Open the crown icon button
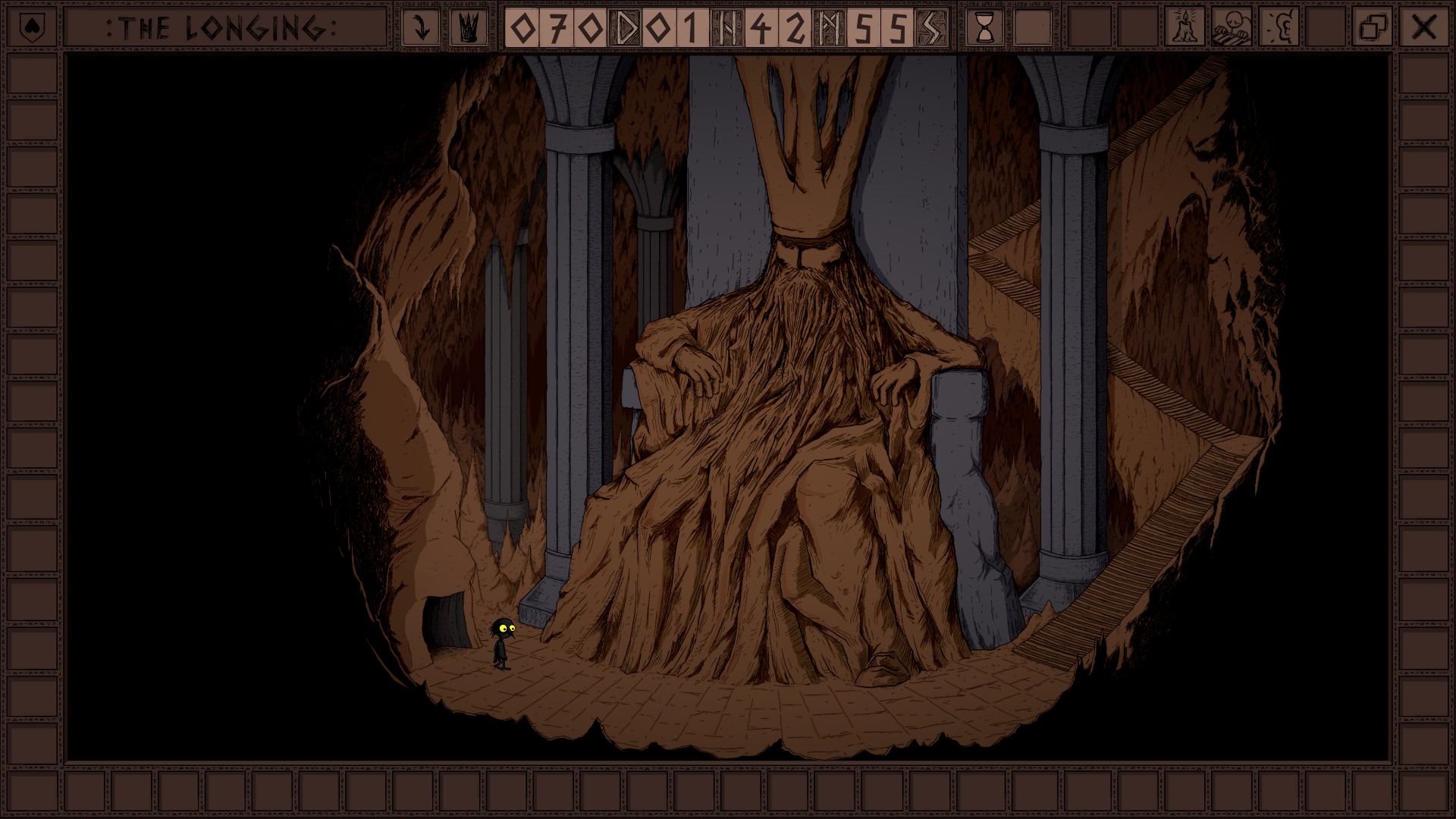Image resolution: width=1456 pixels, height=819 pixels. [469, 28]
